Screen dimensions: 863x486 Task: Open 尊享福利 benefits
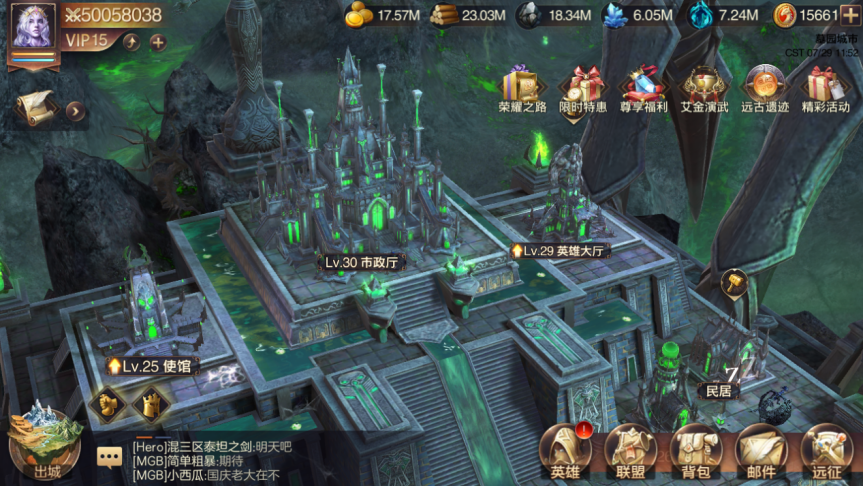(x=644, y=88)
